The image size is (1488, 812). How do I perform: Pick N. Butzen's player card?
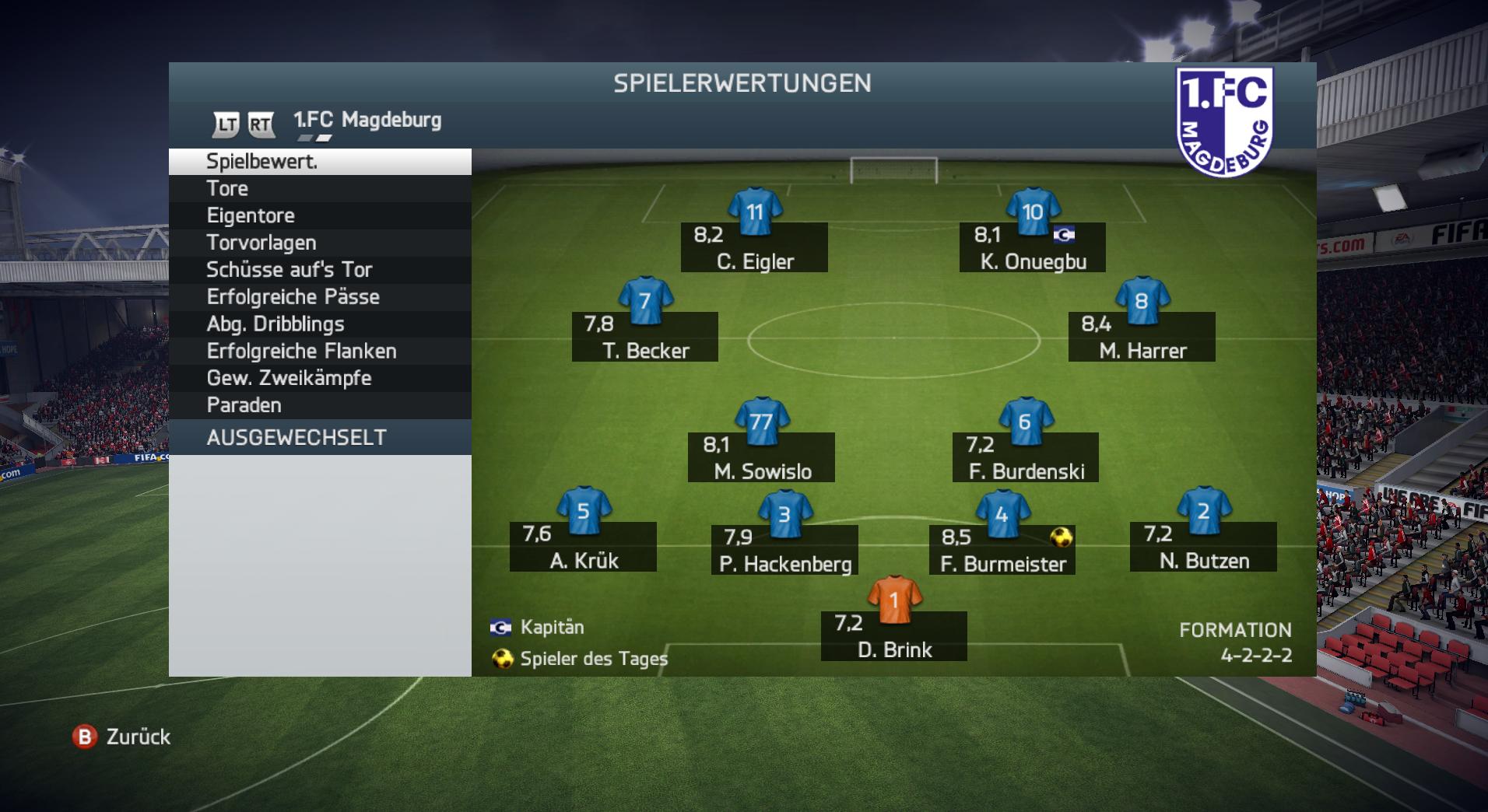[1203, 547]
